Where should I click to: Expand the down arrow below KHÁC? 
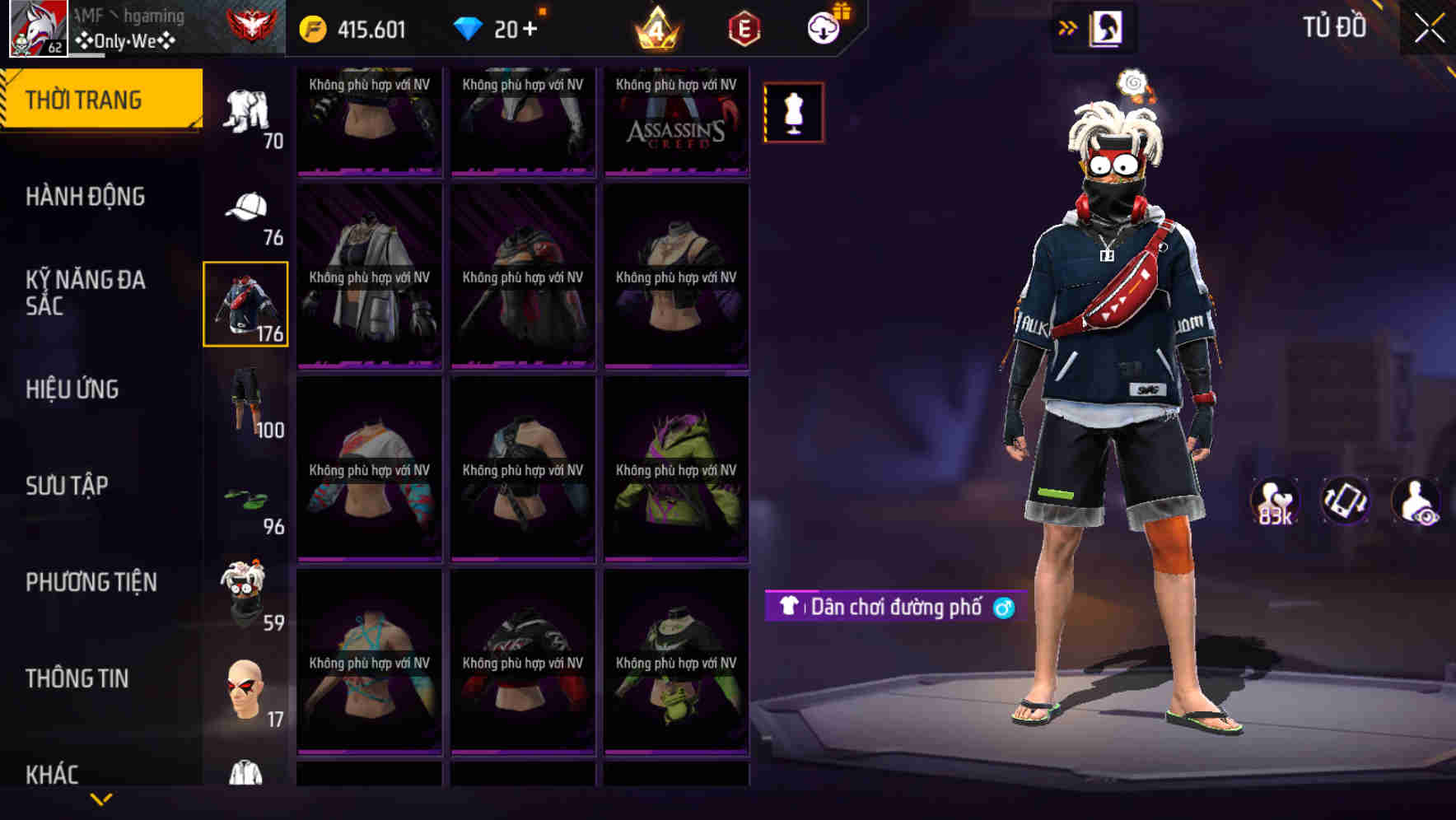pos(100,801)
